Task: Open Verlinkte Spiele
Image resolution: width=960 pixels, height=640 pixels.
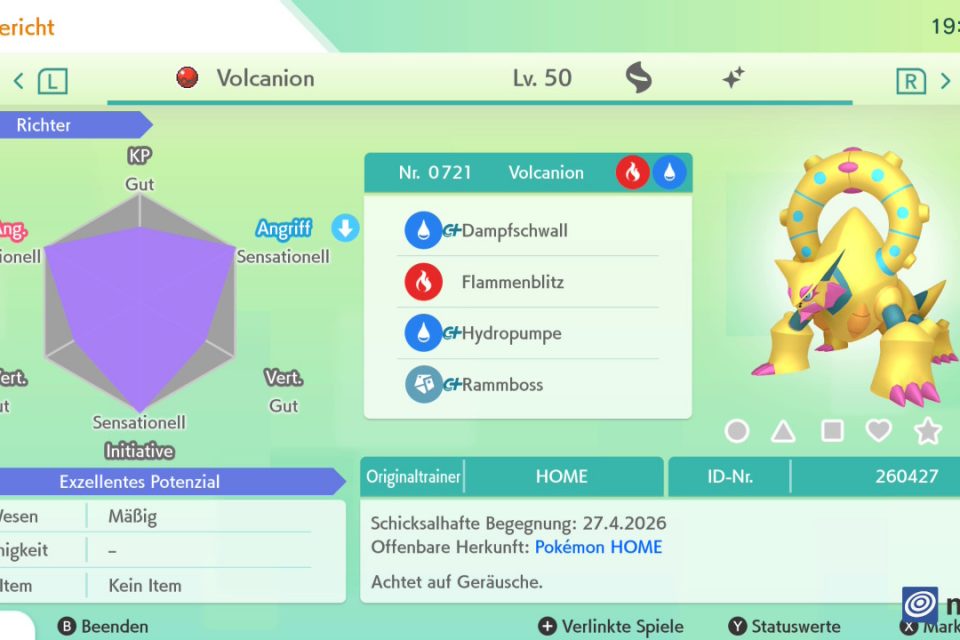Action: 611,627
